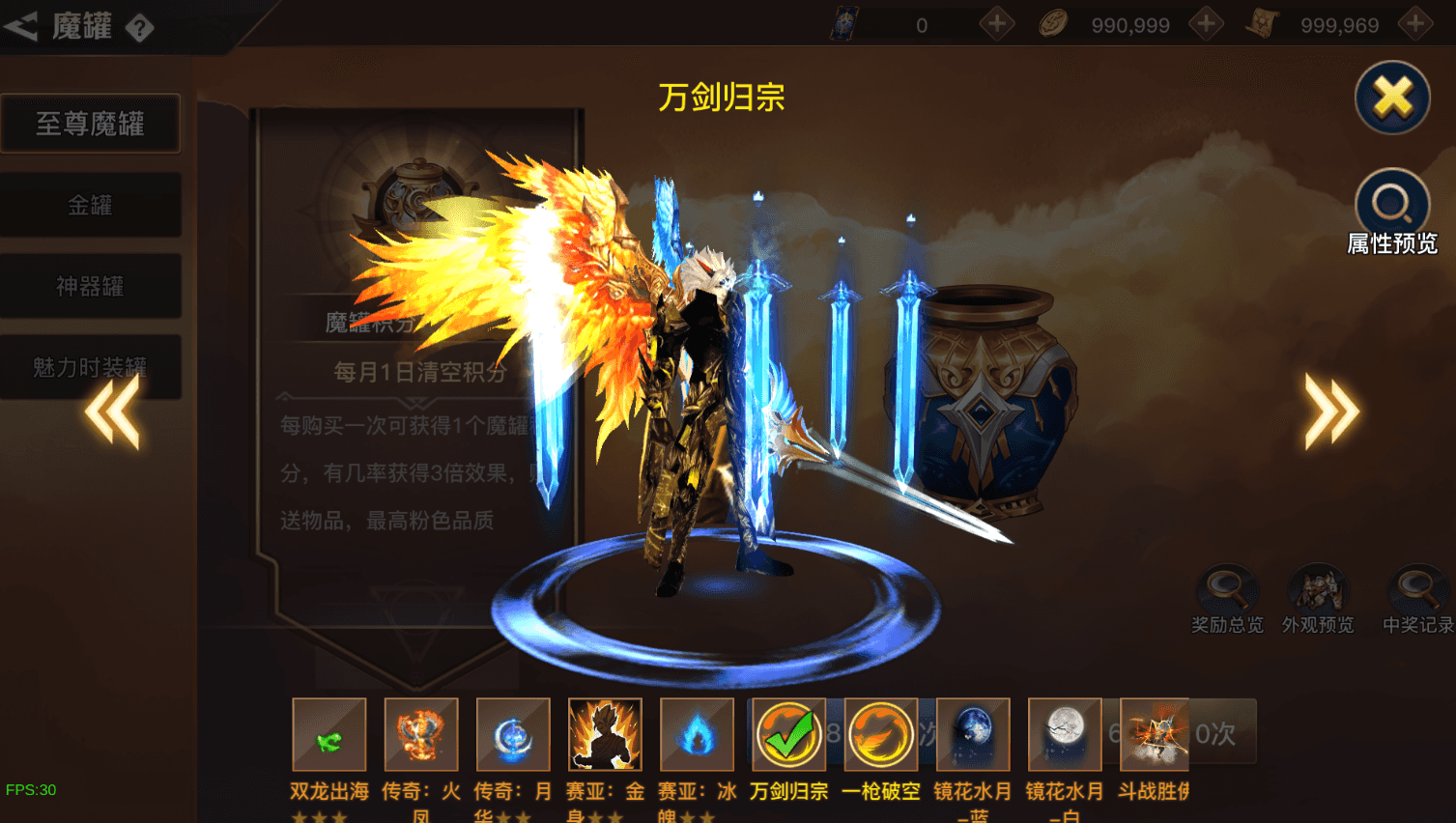Switch to the 神器罐 tab
1456x823 pixels.
pyautogui.click(x=91, y=286)
